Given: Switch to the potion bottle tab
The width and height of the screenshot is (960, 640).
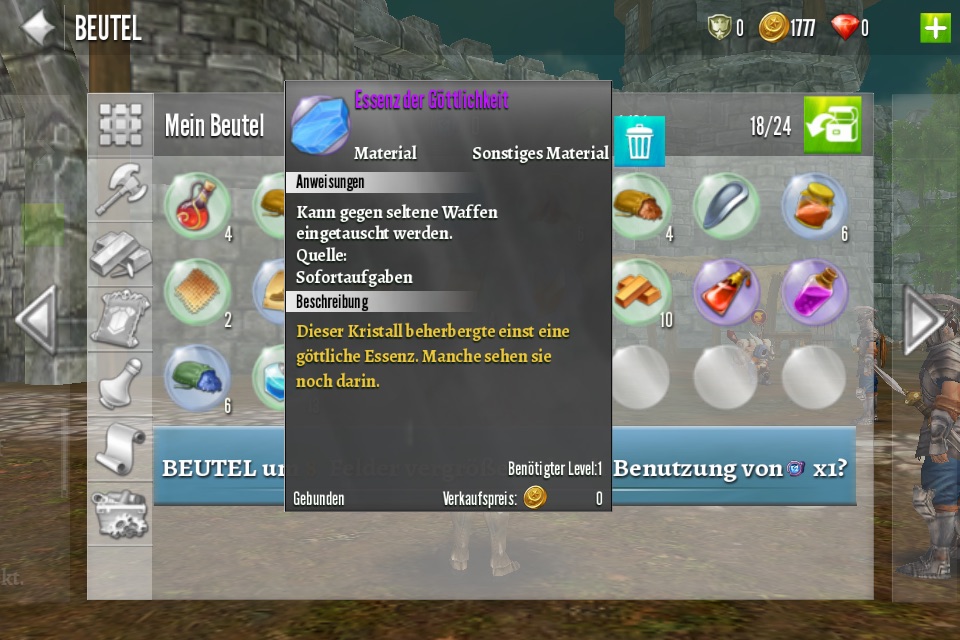Looking at the screenshot, I should 120,383.
